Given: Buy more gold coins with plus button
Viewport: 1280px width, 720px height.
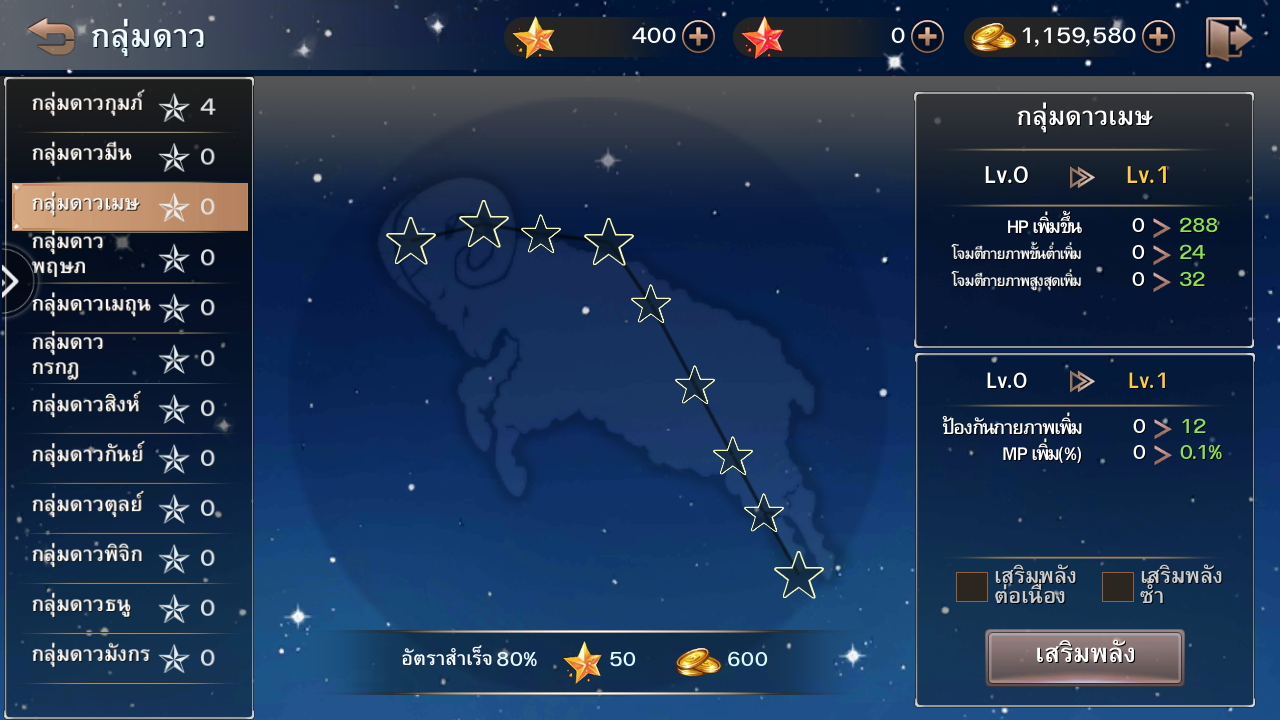Looking at the screenshot, I should pos(1158,37).
